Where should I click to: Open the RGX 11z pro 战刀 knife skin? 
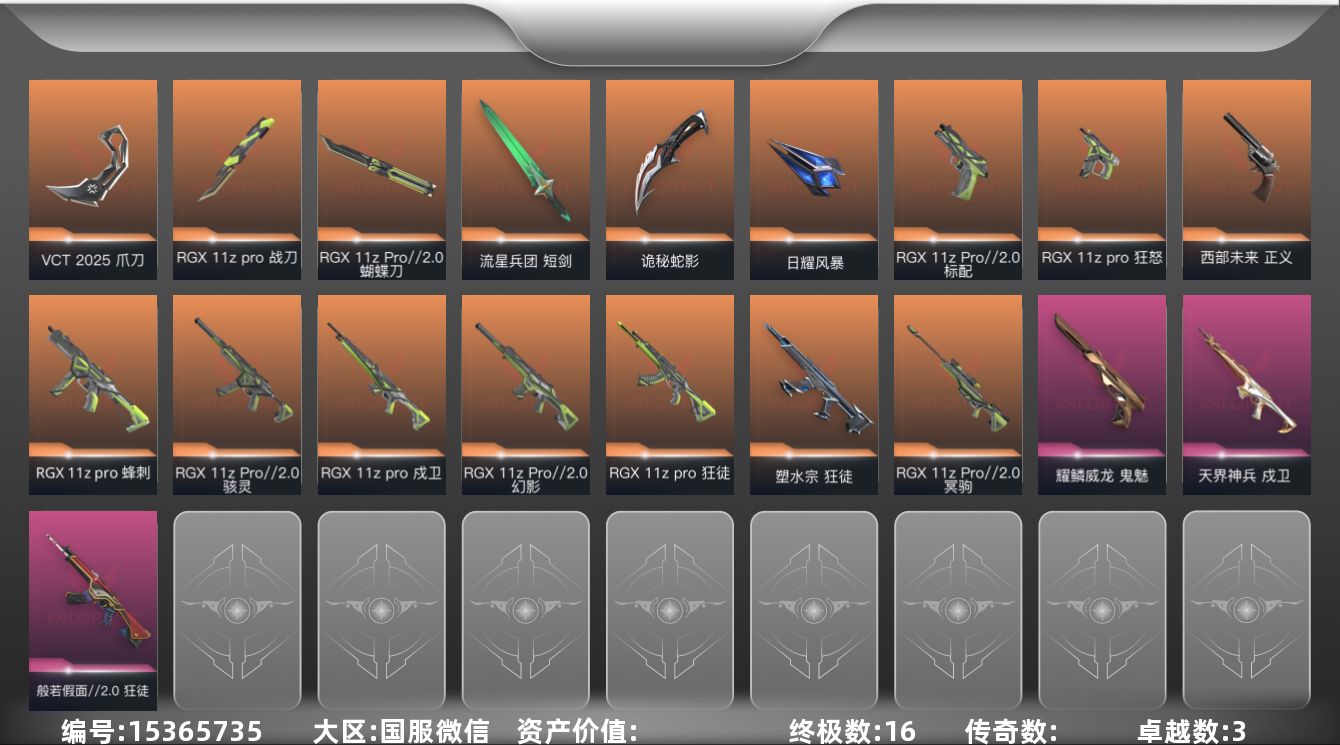click(x=237, y=178)
